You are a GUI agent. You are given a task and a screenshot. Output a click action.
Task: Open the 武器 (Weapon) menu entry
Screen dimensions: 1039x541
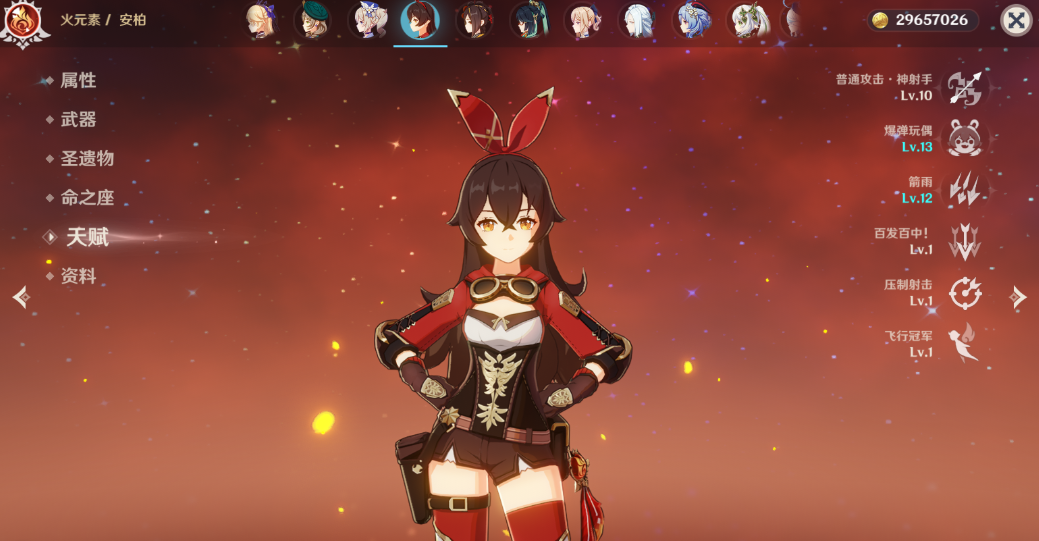77,120
